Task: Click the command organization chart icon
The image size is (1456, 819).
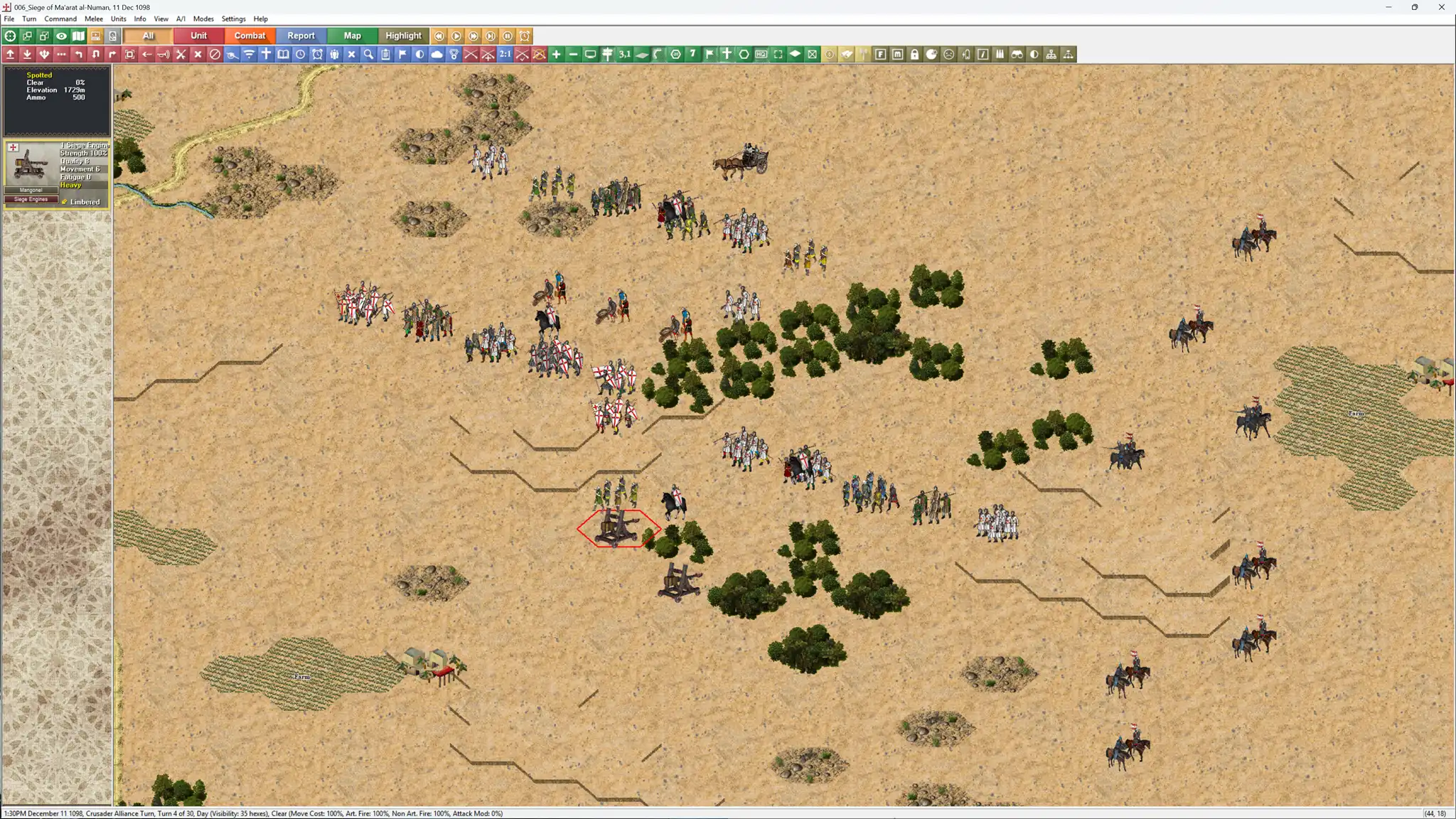Action: pyautogui.click(x=1052, y=54)
